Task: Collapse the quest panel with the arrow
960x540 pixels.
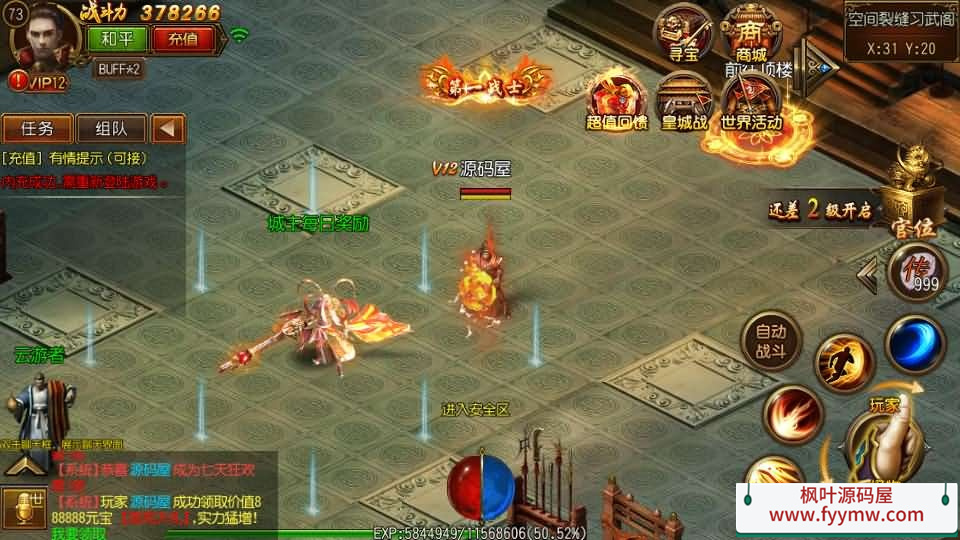Action: pos(169,128)
